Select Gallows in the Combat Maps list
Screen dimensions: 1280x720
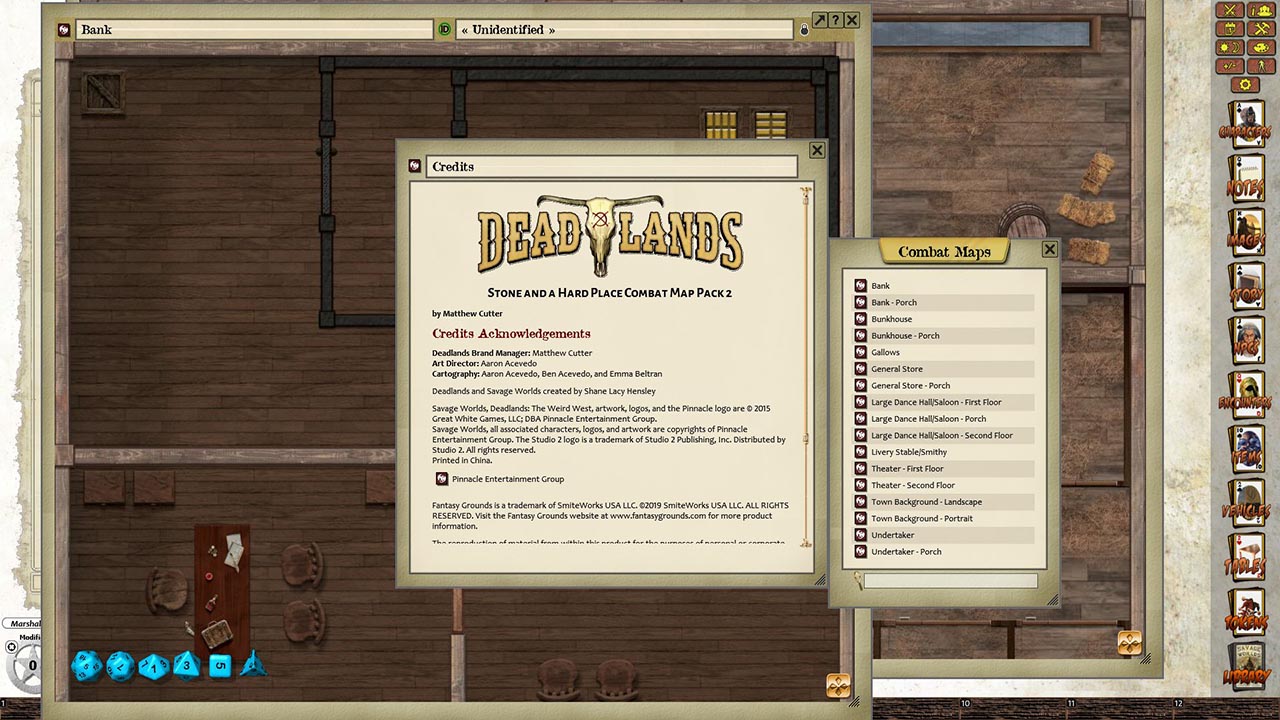click(x=886, y=352)
